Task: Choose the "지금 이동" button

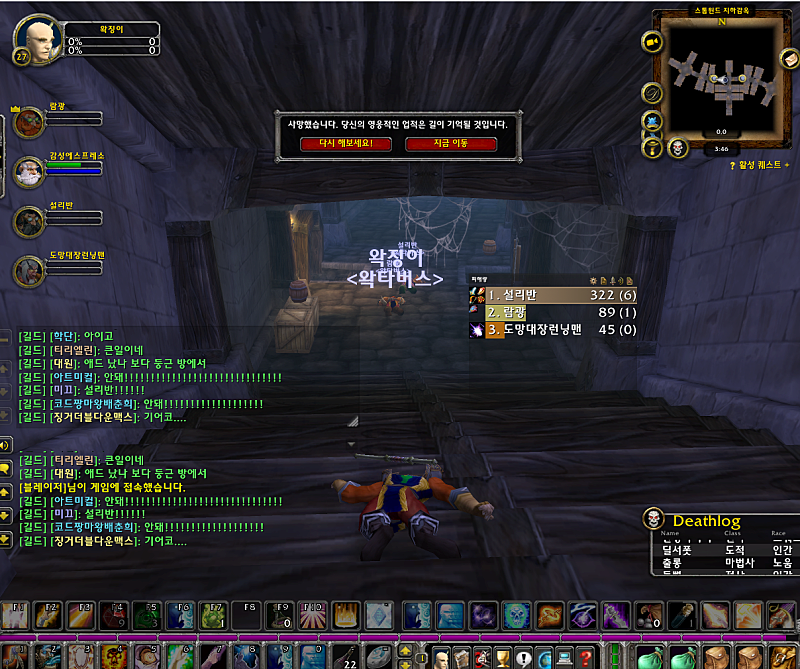Action: tap(450, 143)
